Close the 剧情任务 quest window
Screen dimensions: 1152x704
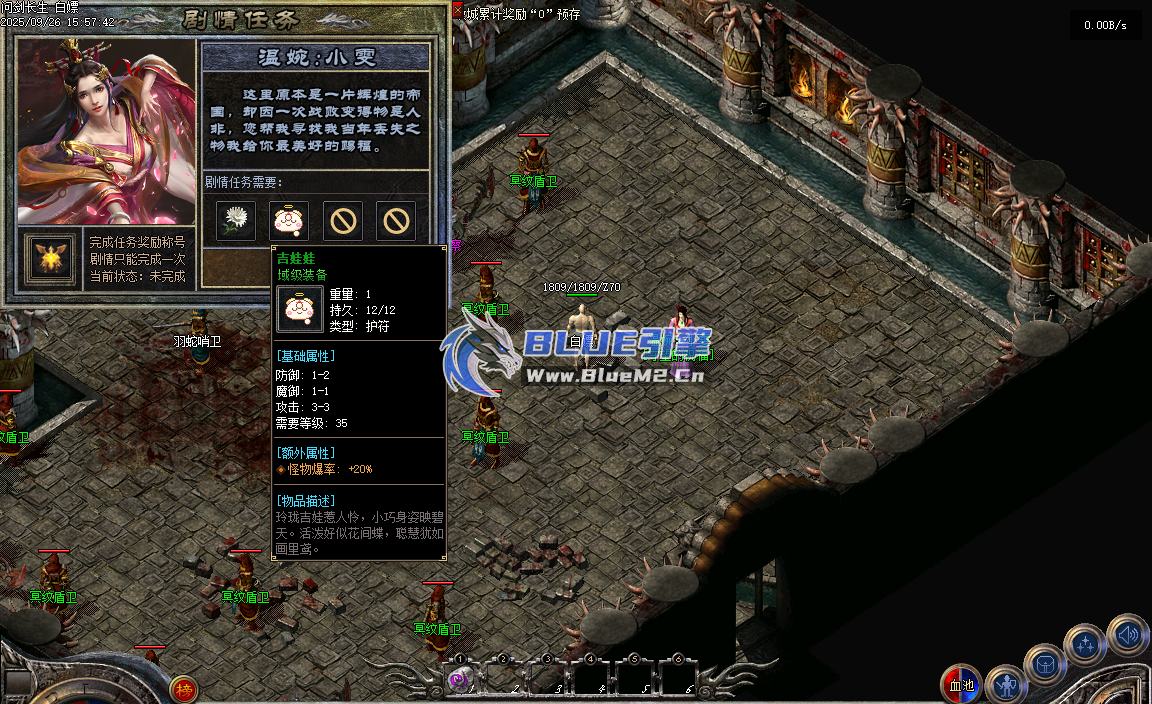(x=458, y=12)
